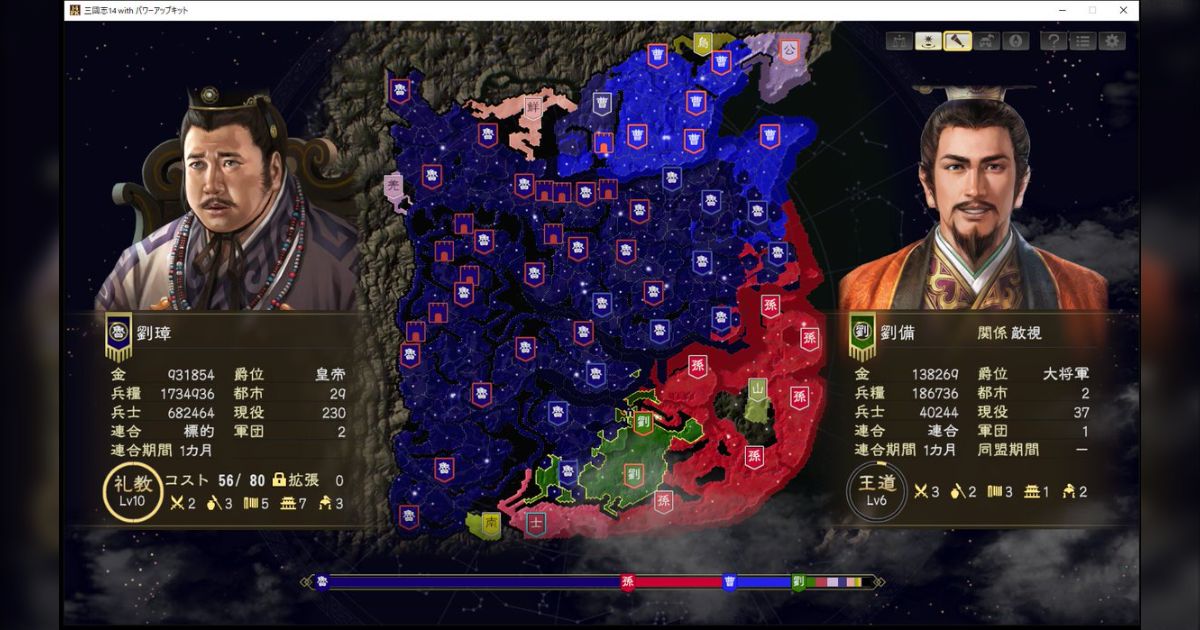Click the mounted-rider toolbar icon
This screenshot has width=1200, height=630.
(988, 42)
